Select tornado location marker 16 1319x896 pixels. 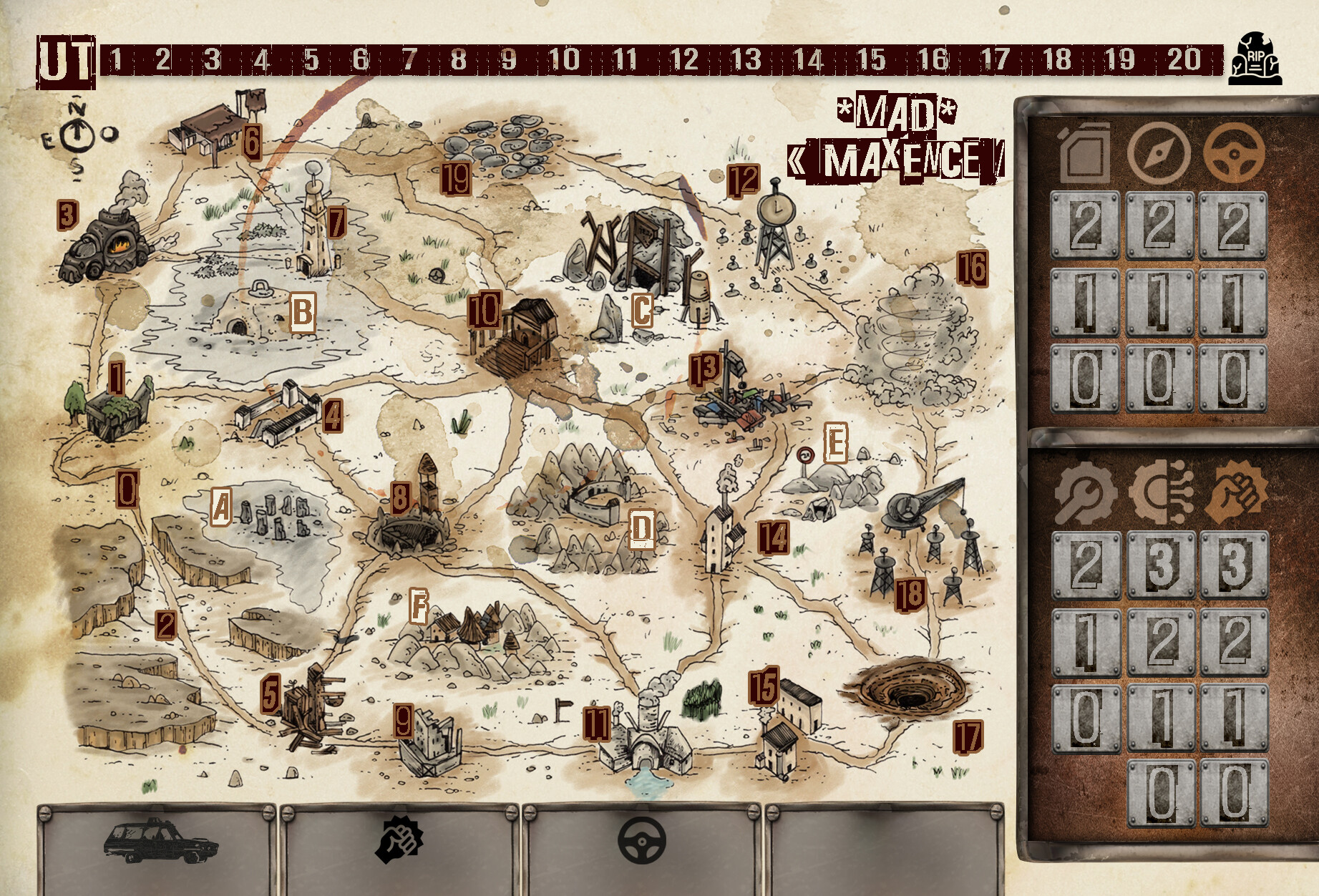point(972,268)
